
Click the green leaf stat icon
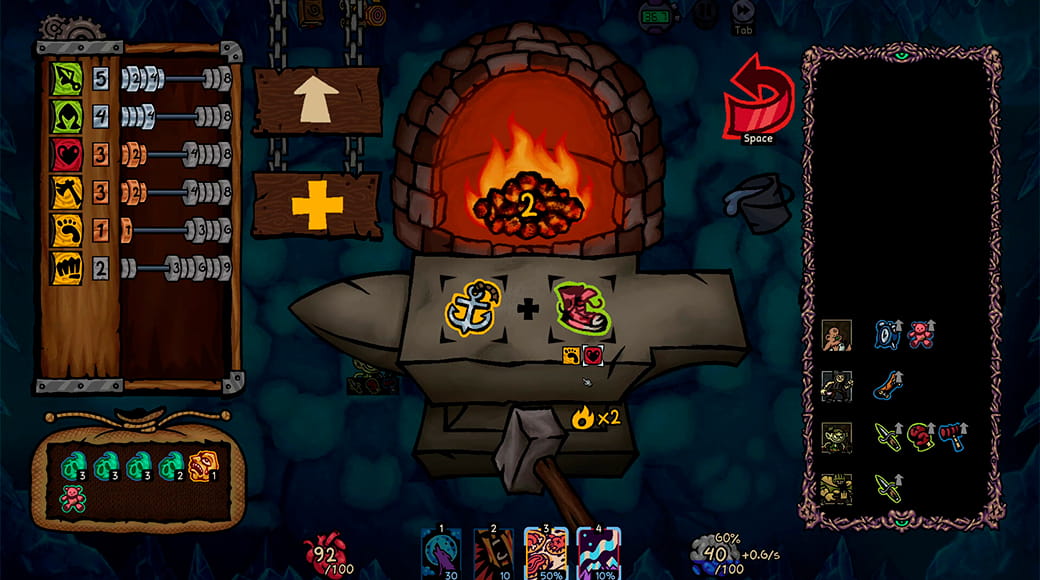pyautogui.click(x=66, y=77)
